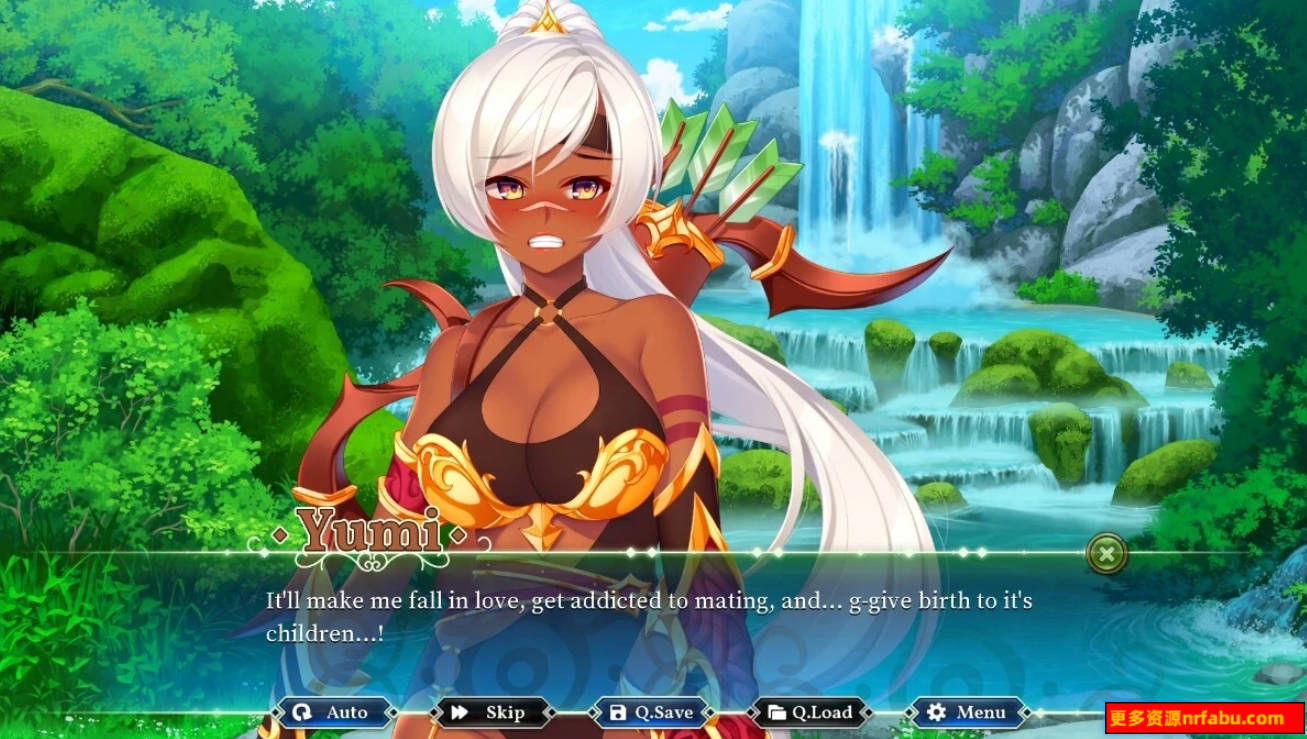Hide the dialogue box with the green X icon
Screen dimensions: 1307x739
point(1106,554)
